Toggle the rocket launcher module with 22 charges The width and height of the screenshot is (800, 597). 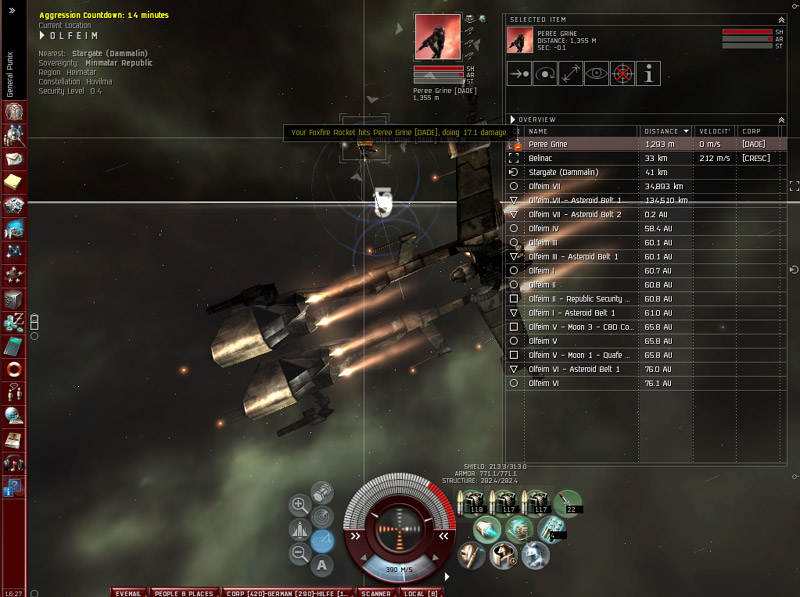pos(568,502)
